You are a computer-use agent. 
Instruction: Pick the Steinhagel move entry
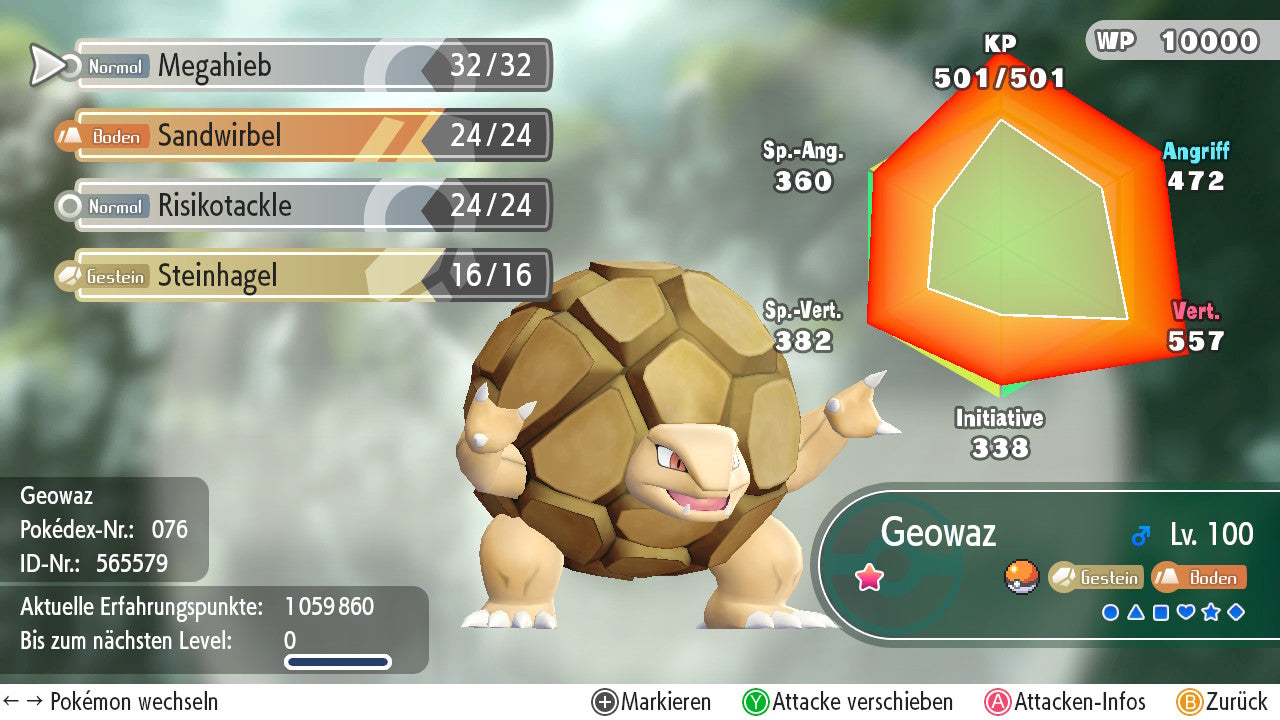pos(310,275)
